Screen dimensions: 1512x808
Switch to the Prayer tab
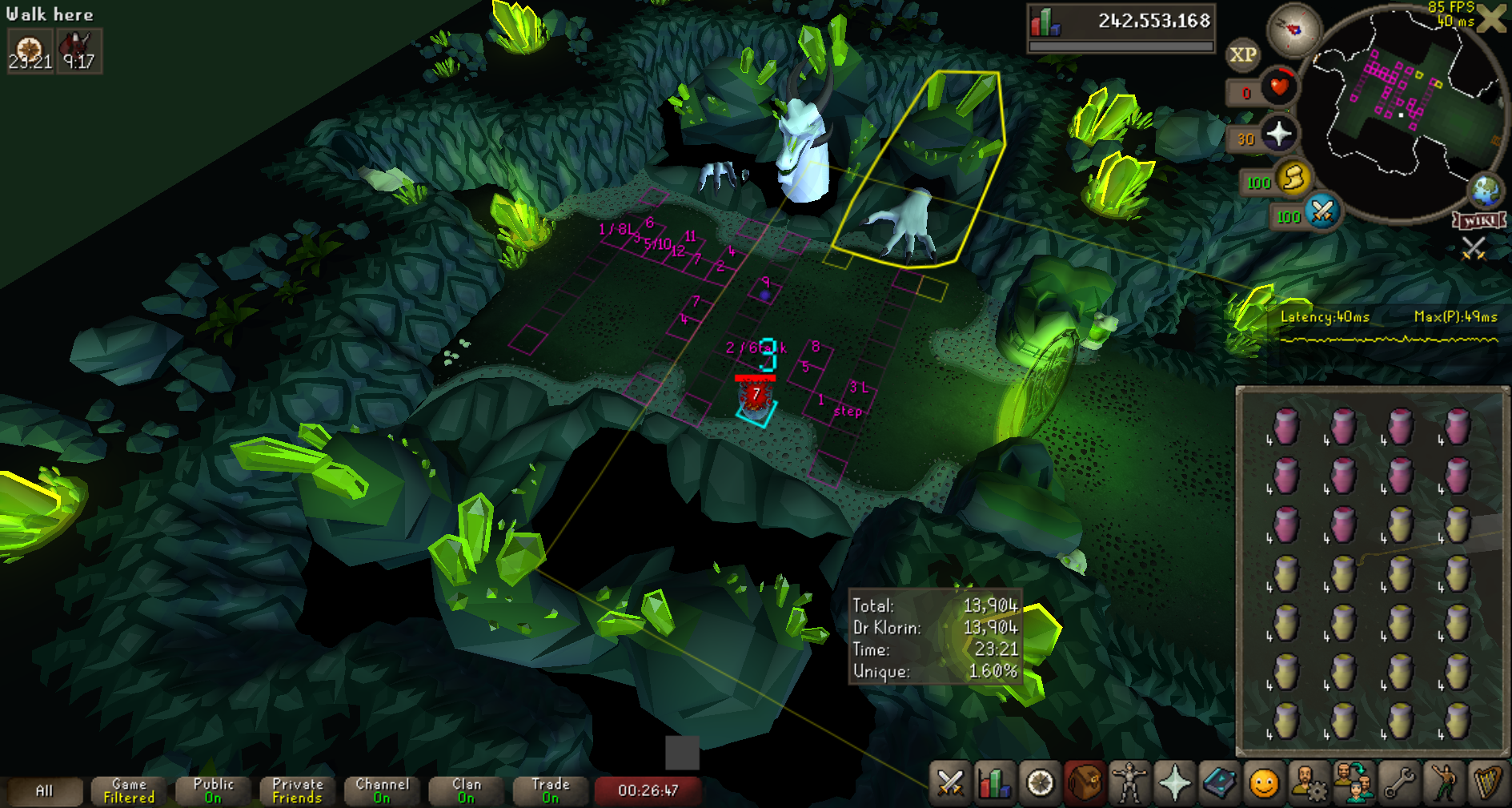tap(1174, 783)
